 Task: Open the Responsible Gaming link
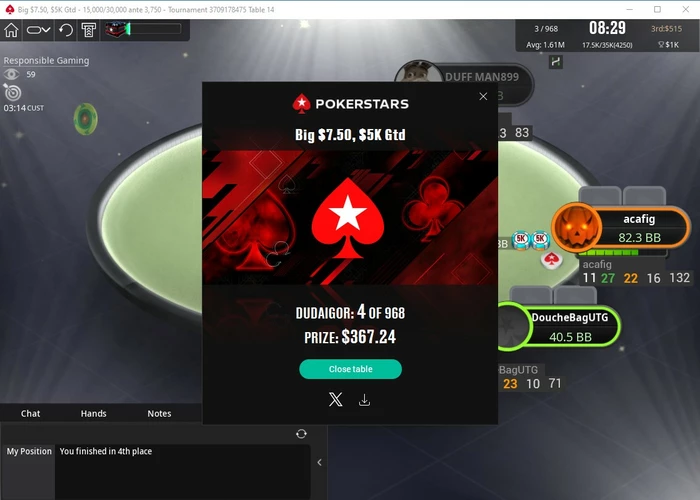[46, 60]
